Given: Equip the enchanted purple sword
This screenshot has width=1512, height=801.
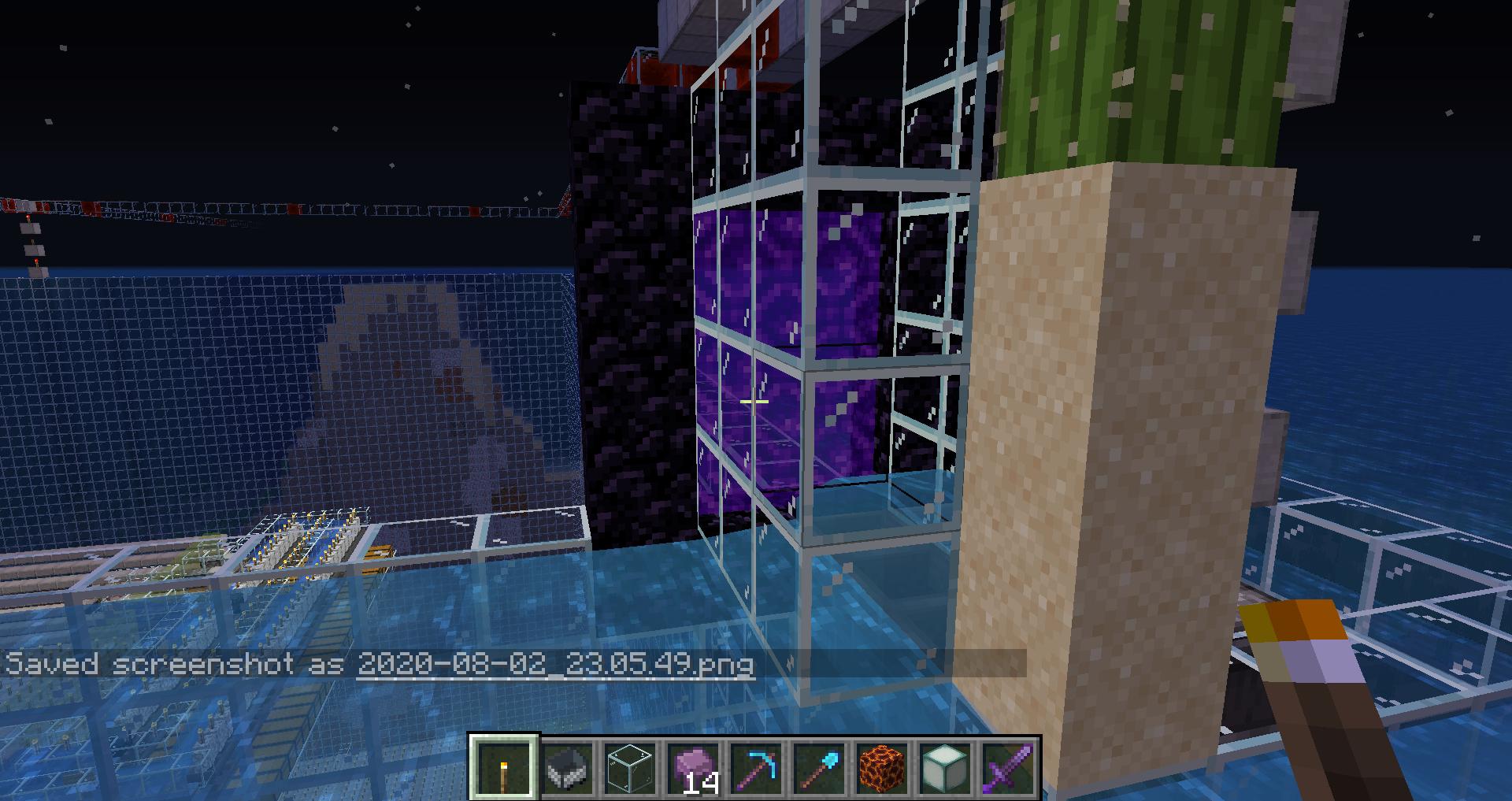Looking at the screenshot, I should pos(1008,768).
